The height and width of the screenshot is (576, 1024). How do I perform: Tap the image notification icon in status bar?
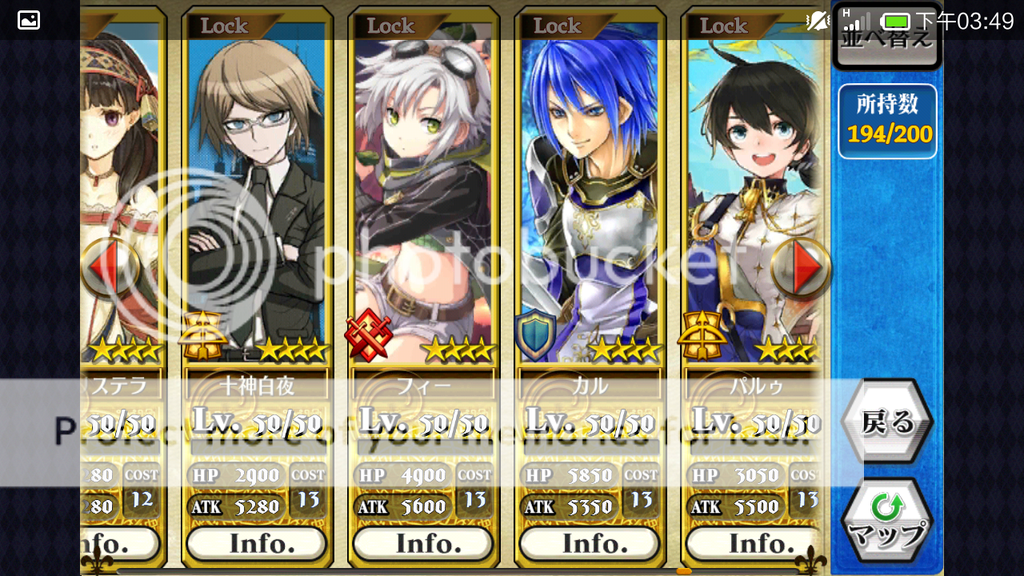(29, 20)
